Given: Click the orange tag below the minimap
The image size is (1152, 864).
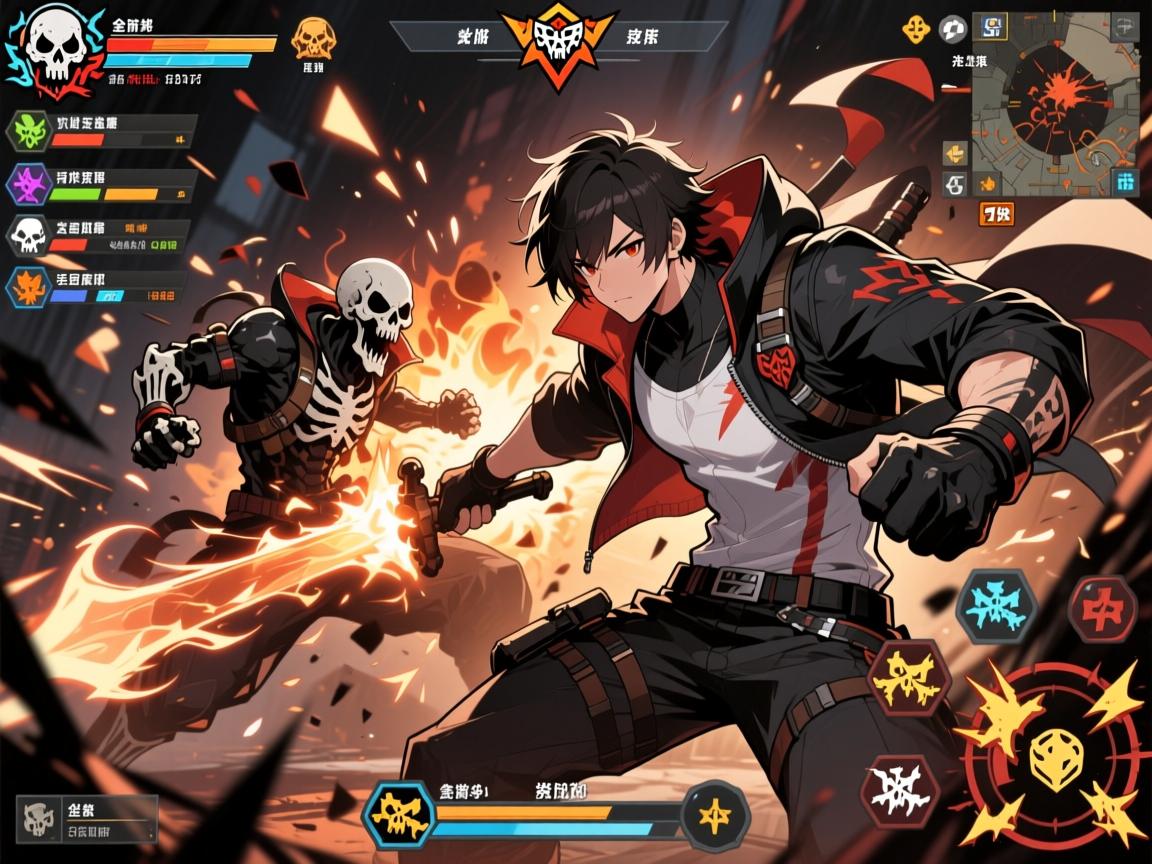Looking at the screenshot, I should 996,213.
